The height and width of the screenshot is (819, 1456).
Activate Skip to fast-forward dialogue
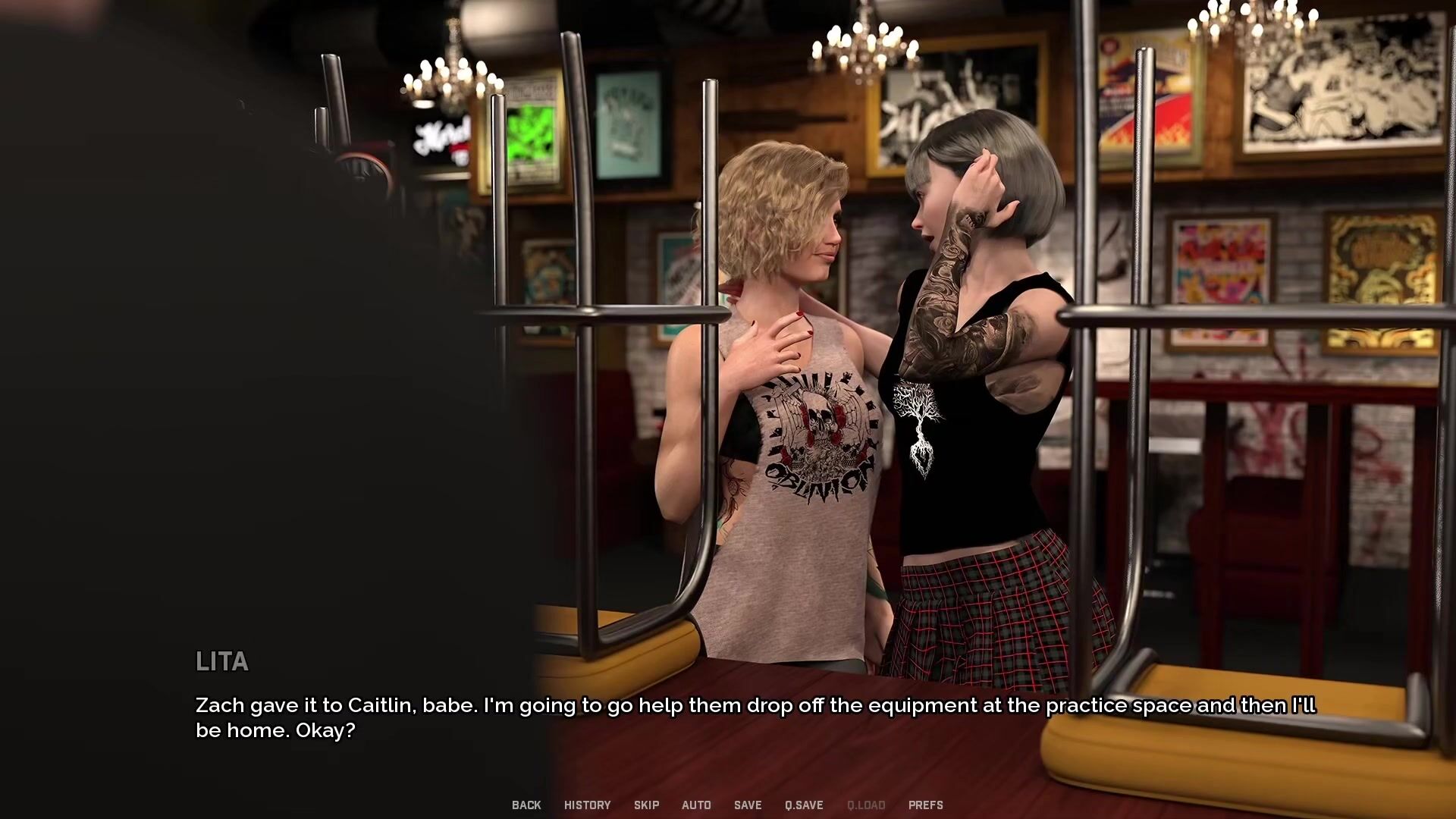click(x=646, y=805)
